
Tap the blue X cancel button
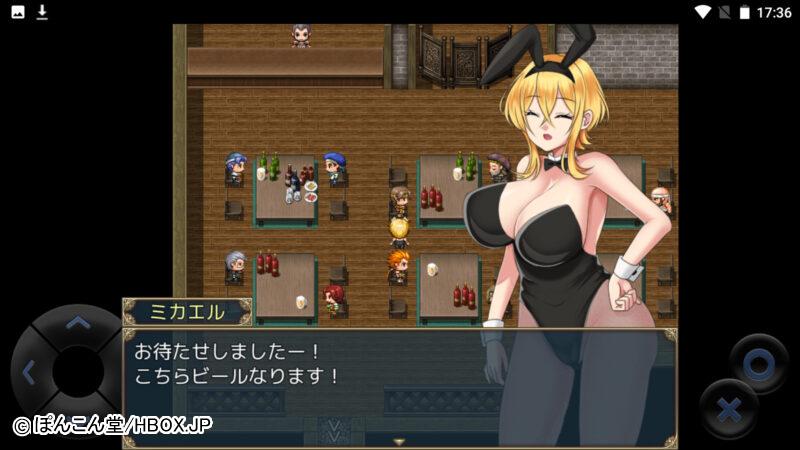click(728, 409)
